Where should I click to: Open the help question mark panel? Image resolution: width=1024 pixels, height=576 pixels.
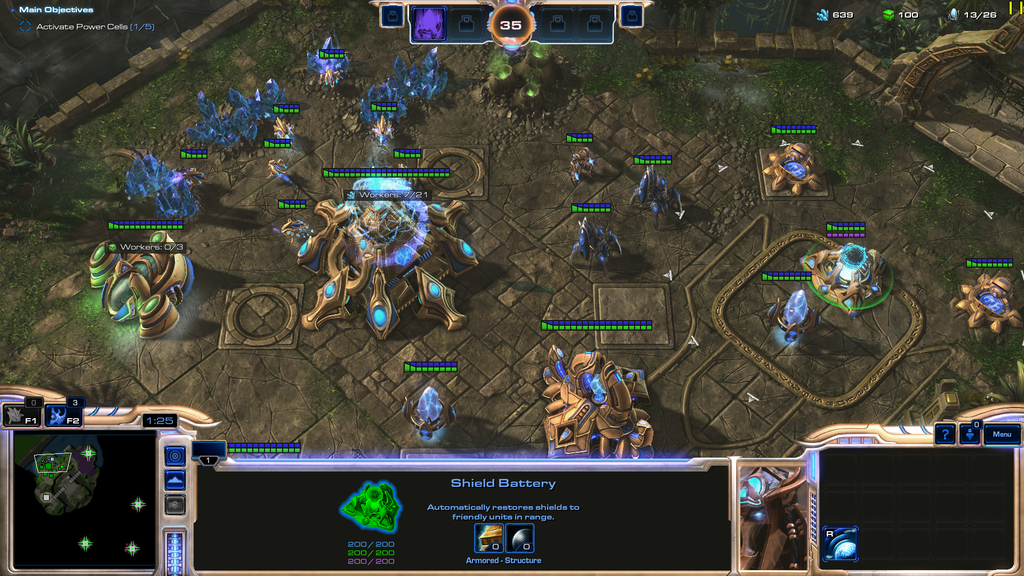(x=944, y=435)
